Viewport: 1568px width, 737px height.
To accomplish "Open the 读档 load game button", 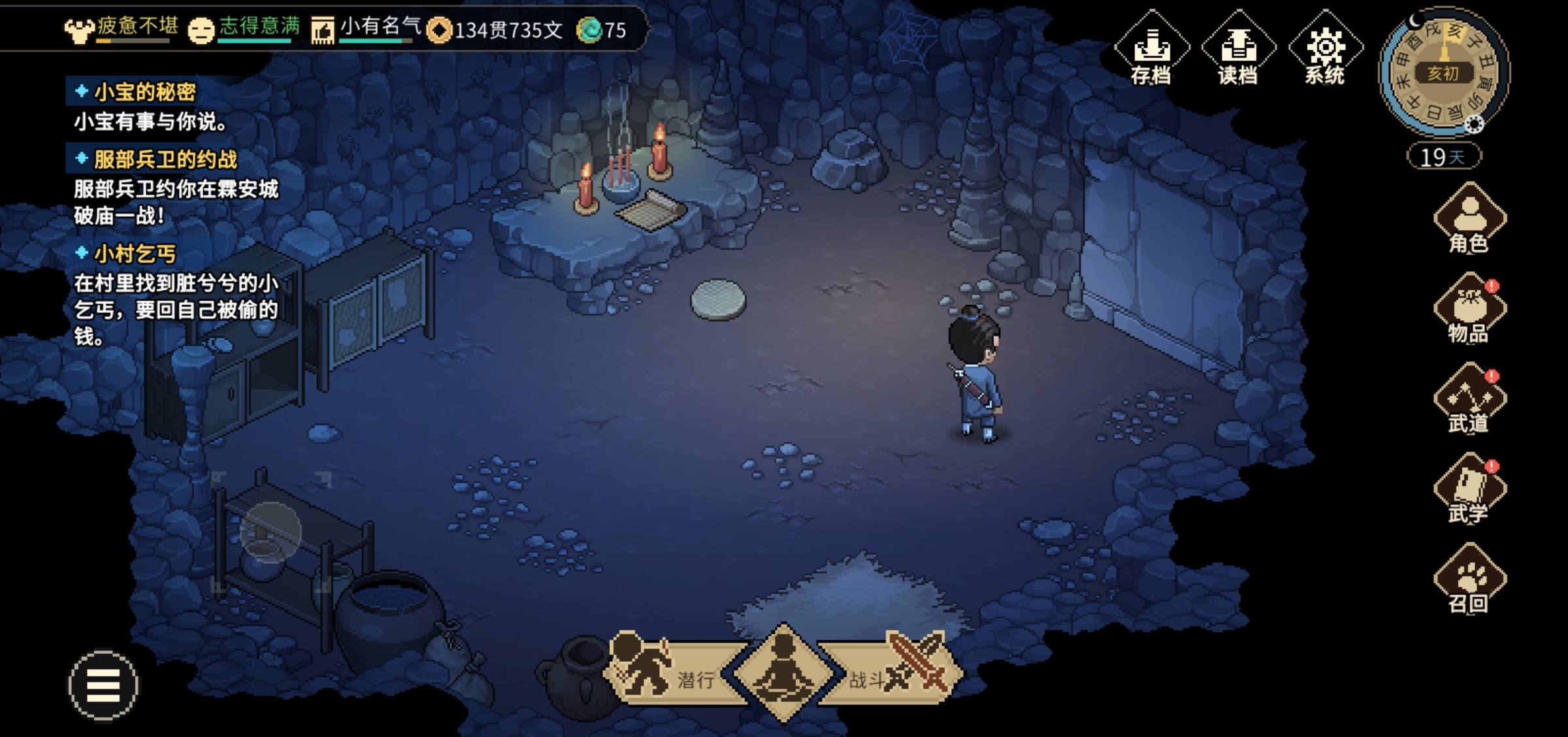I will (1238, 50).
